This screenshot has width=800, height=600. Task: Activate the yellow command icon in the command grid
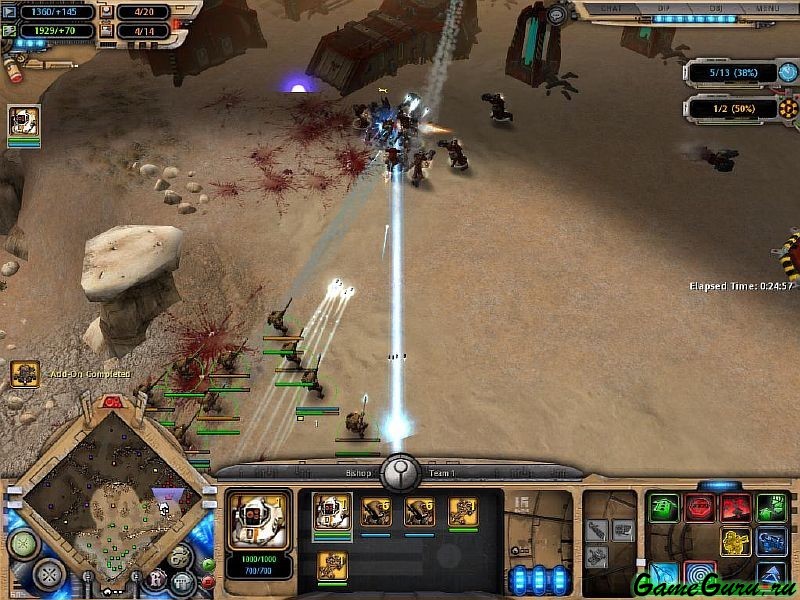click(x=736, y=542)
